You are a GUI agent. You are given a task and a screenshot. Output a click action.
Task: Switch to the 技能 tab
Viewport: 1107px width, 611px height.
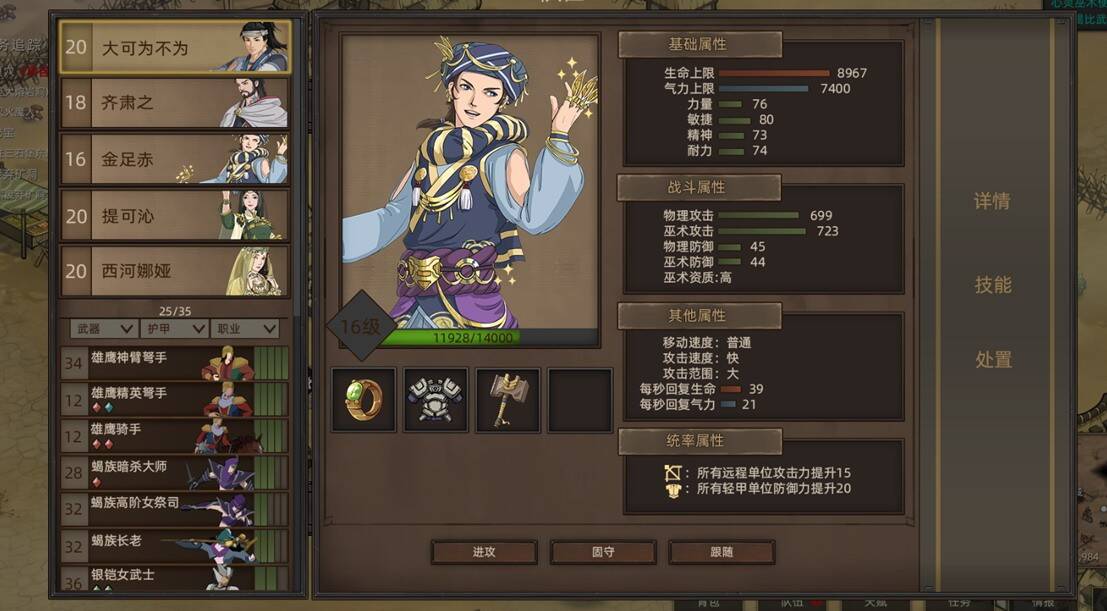click(x=993, y=285)
